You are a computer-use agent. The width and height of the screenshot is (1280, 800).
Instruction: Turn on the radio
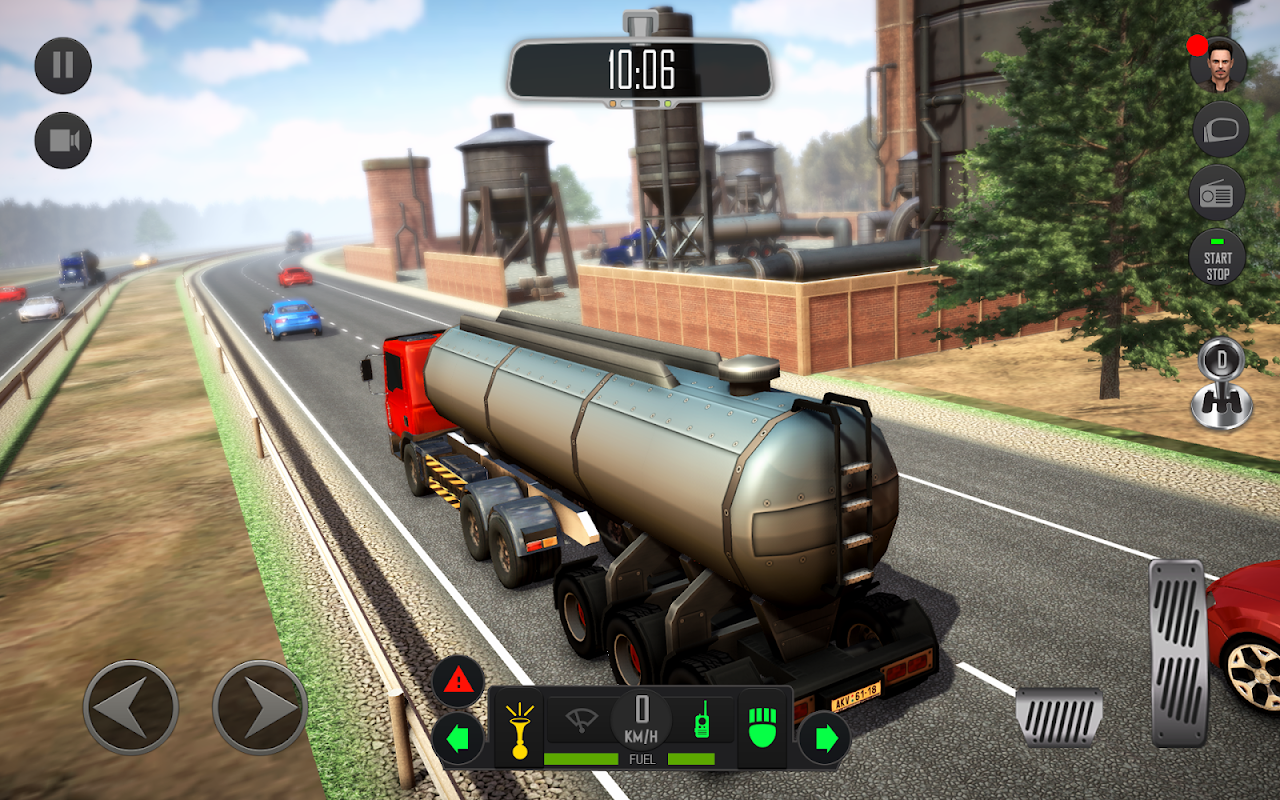click(1218, 193)
